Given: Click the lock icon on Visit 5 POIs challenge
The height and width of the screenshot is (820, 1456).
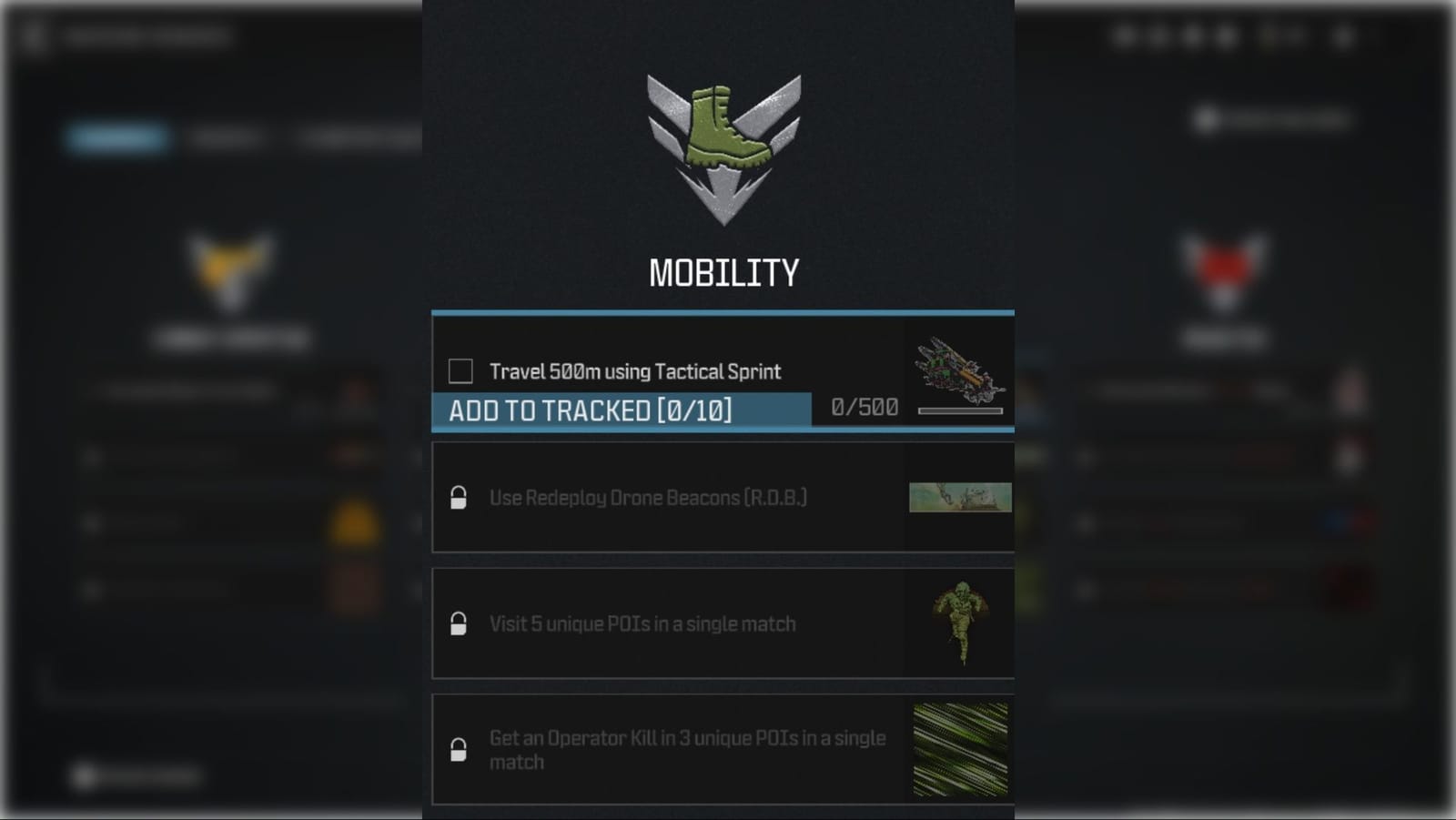Looking at the screenshot, I should [457, 623].
